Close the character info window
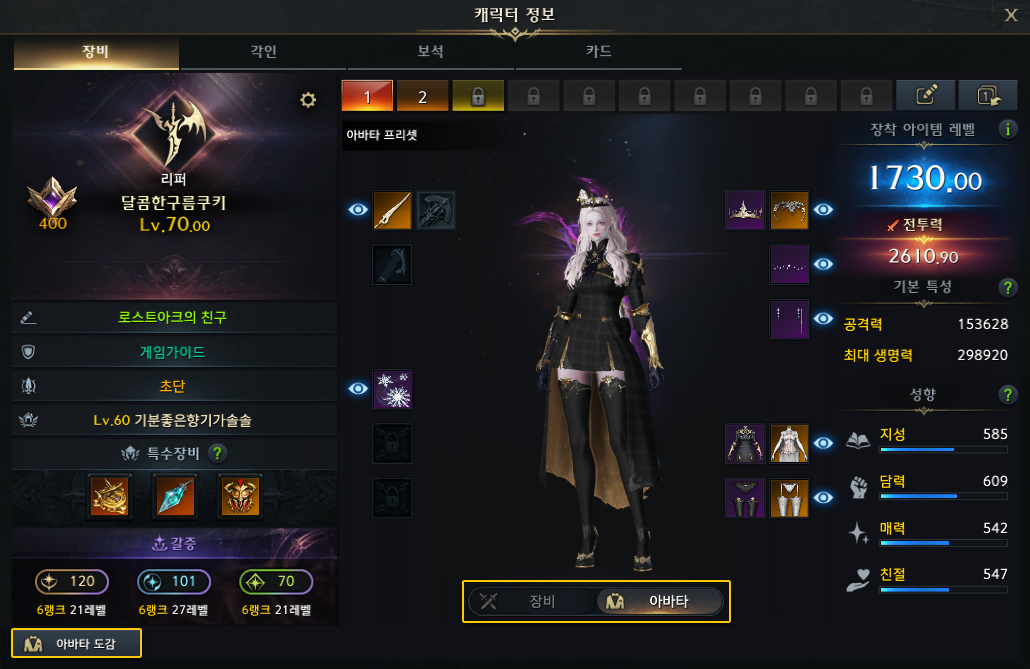 [x=1011, y=14]
